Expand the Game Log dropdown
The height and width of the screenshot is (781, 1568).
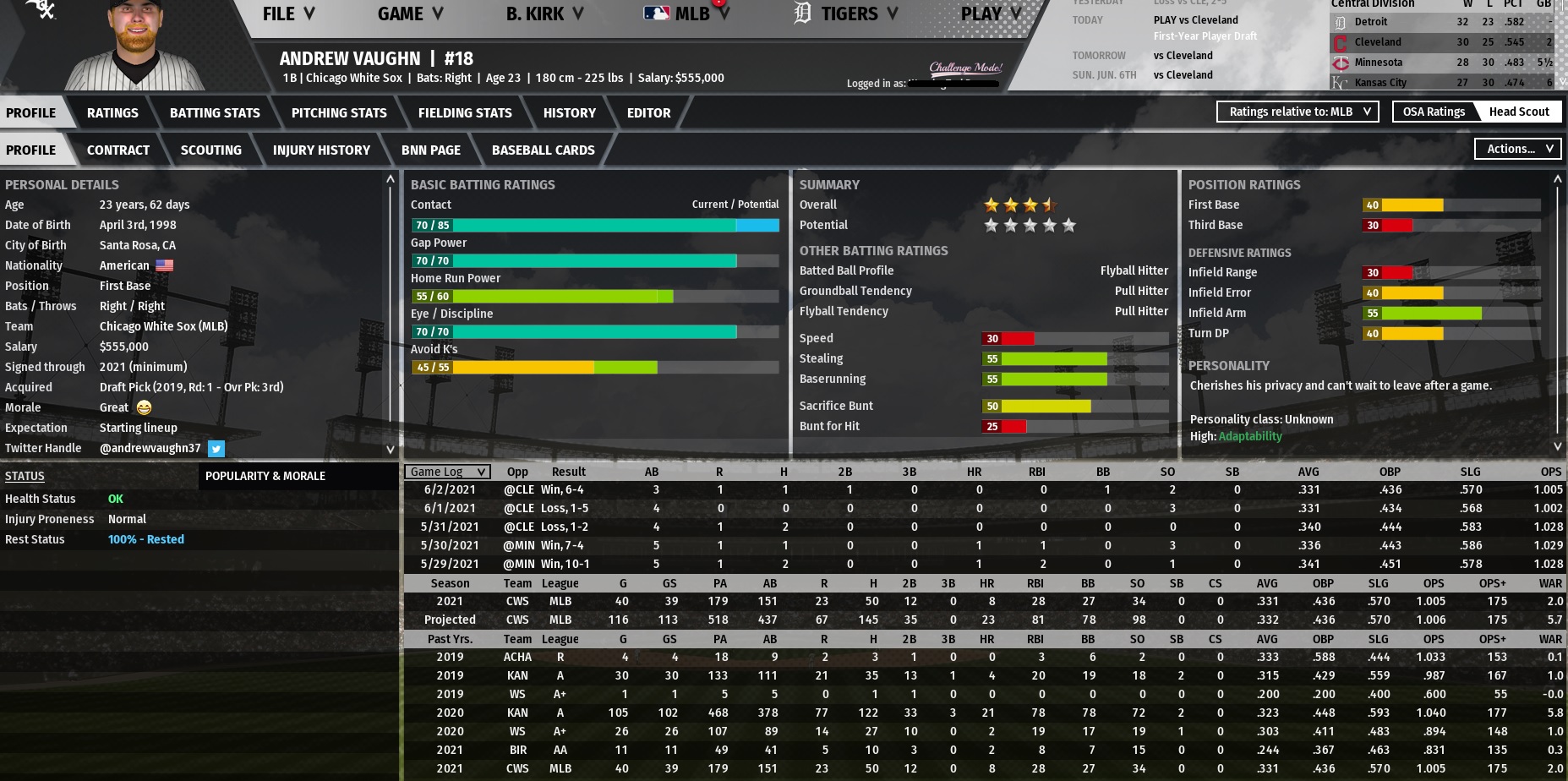(447, 472)
